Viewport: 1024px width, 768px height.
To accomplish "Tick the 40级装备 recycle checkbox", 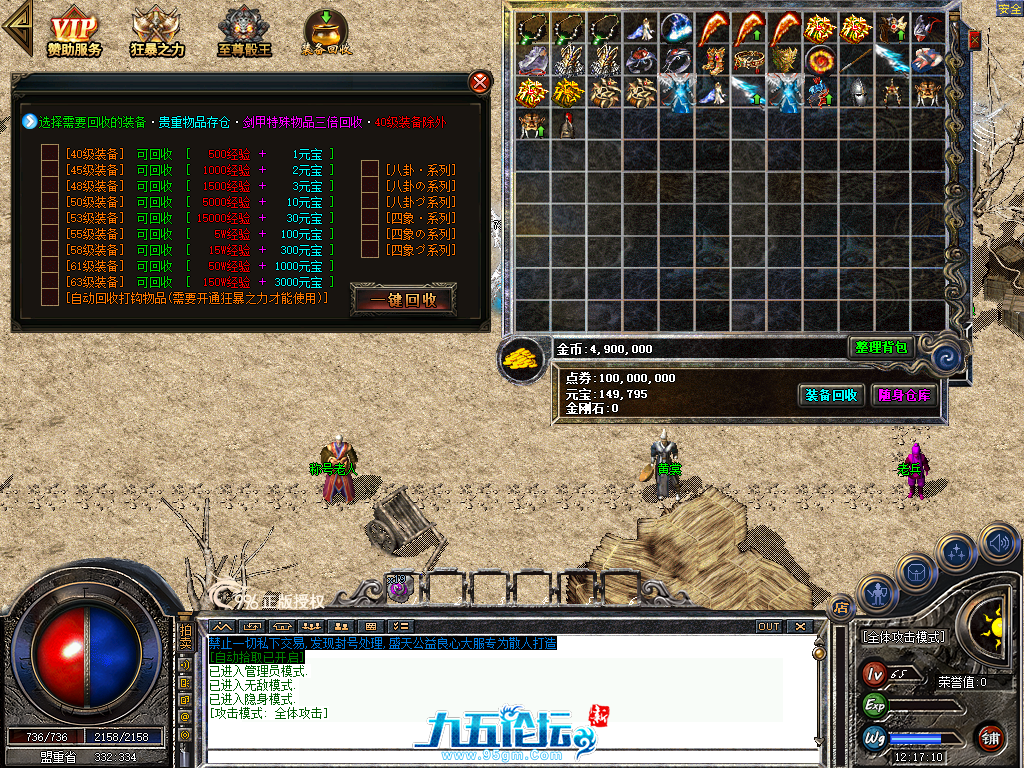I will (50, 154).
